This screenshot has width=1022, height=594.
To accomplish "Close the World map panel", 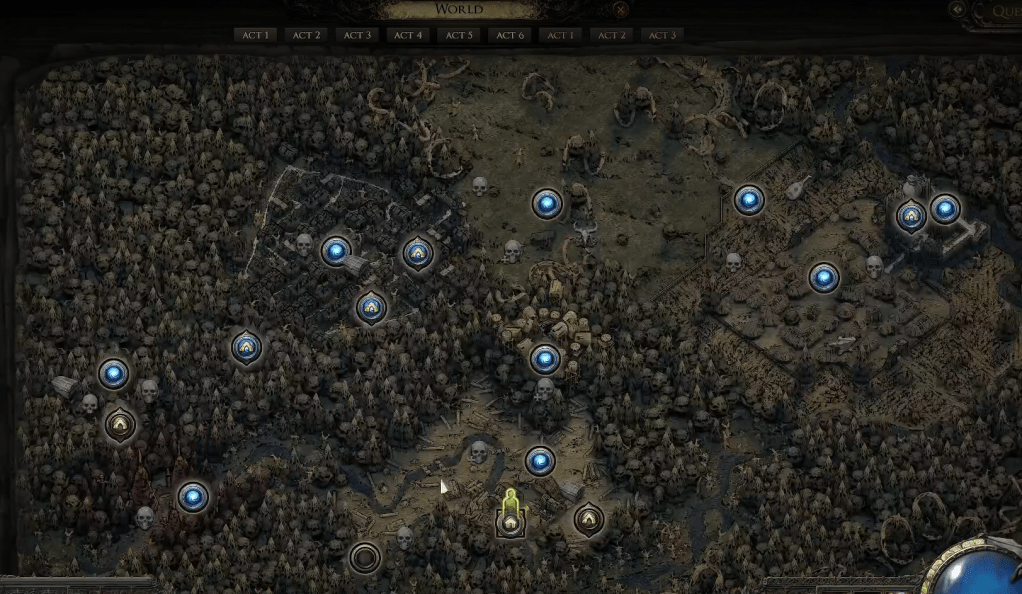I will tap(620, 11).
